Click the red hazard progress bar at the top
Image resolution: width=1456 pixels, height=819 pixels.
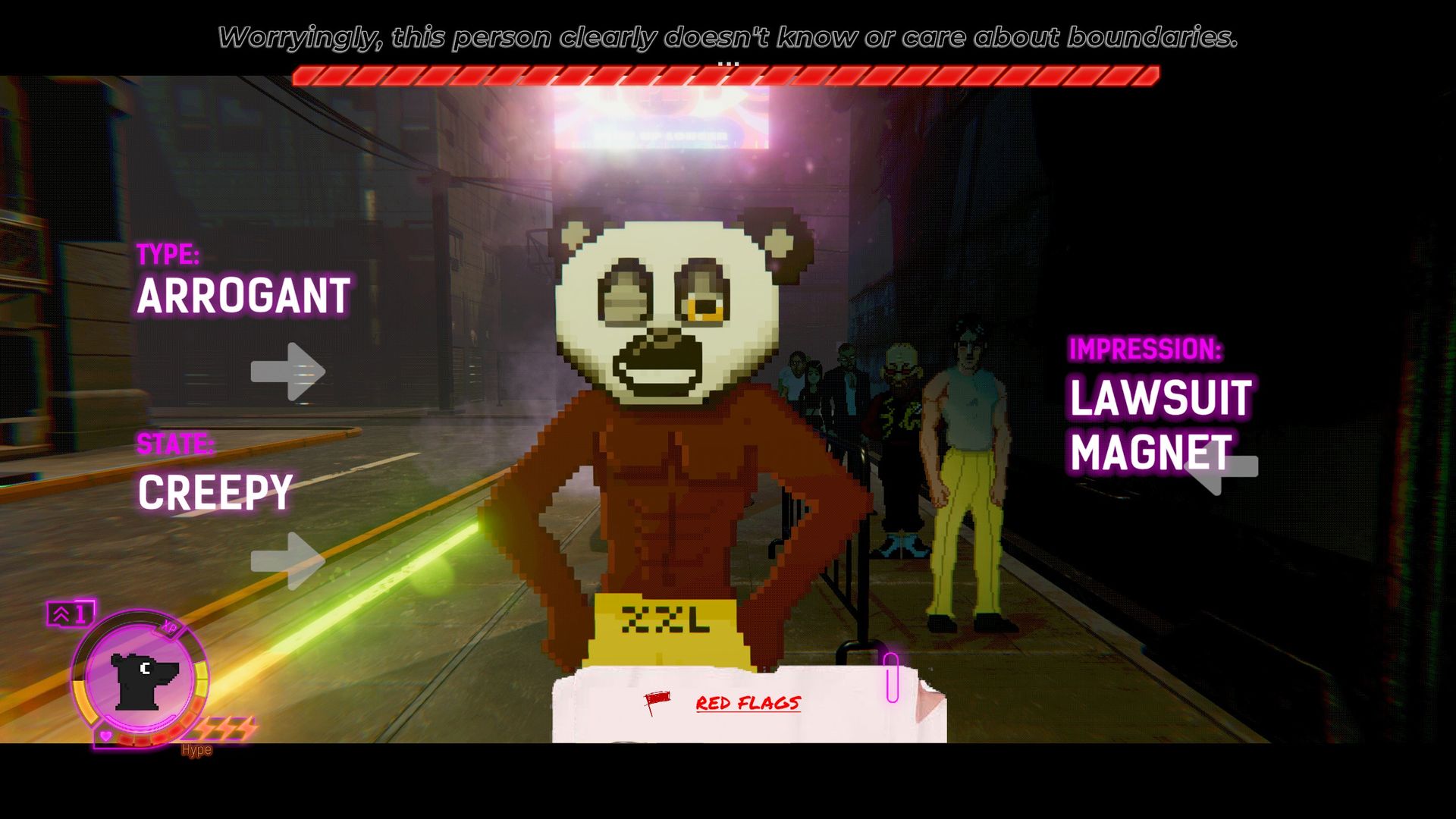(728, 75)
